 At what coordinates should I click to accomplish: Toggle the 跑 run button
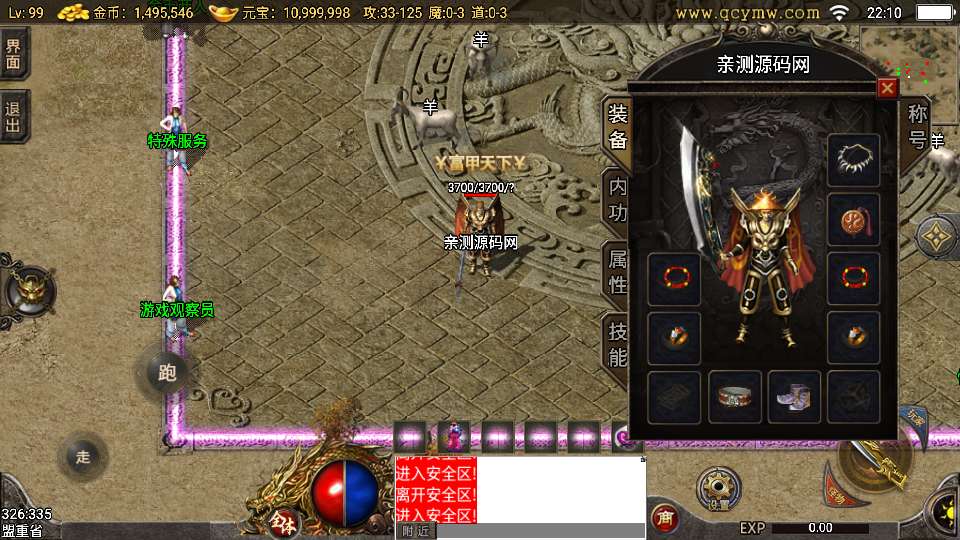point(166,374)
